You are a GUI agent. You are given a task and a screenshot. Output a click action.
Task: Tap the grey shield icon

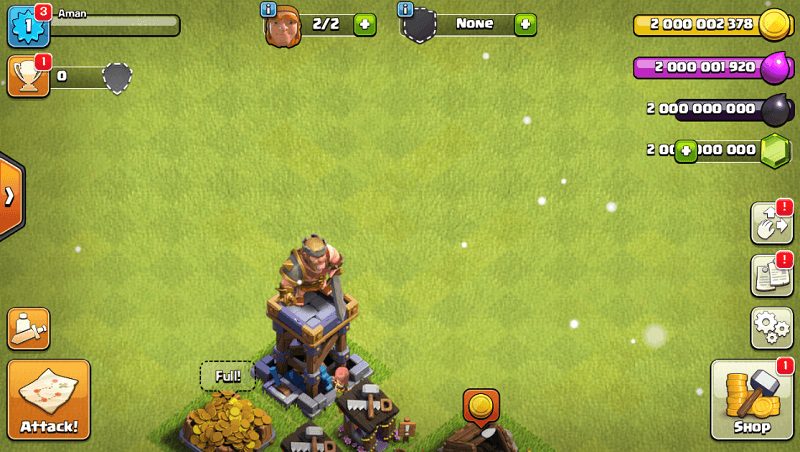(x=118, y=78)
